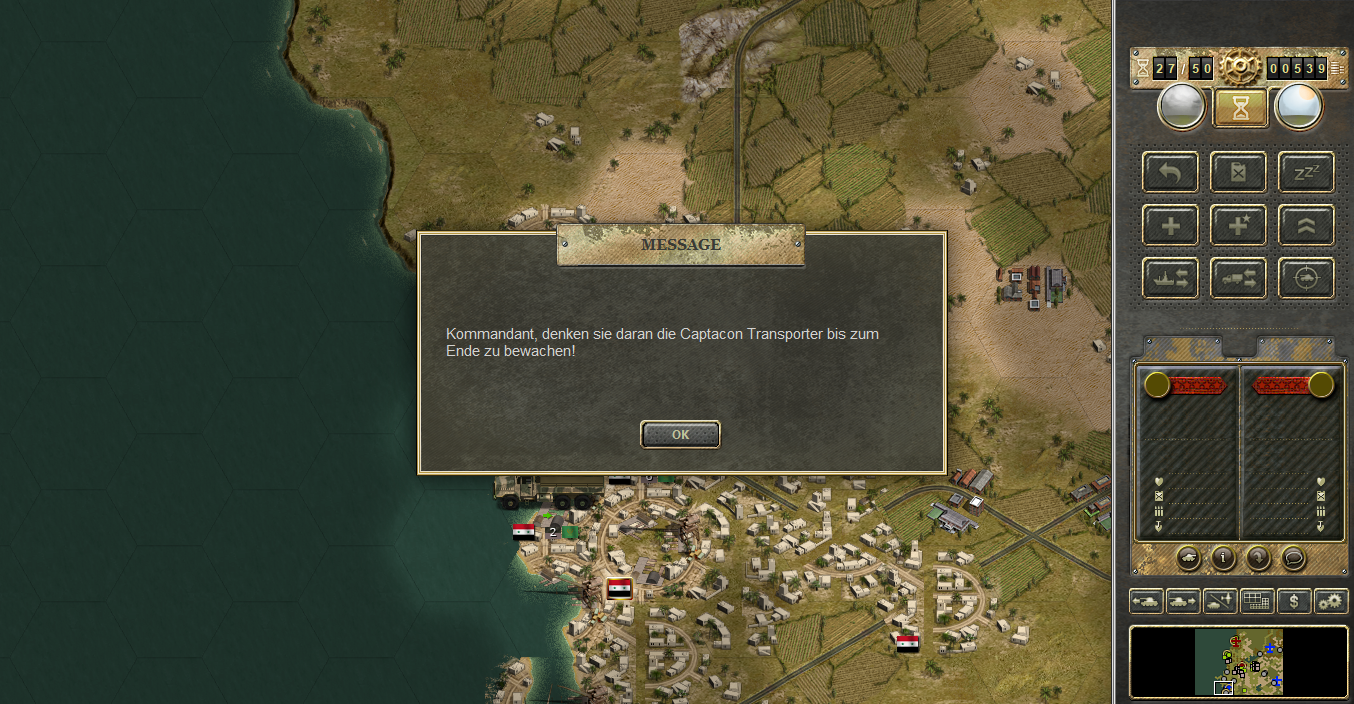
Task: Click the plus sign replacements button
Action: click(1170, 225)
